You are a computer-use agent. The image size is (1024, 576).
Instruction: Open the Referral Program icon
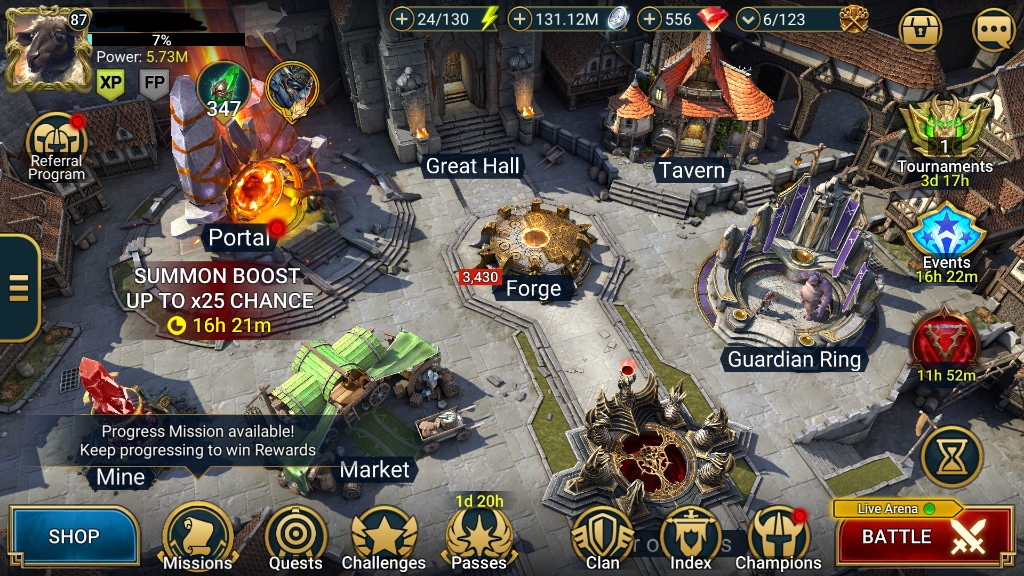(56, 142)
